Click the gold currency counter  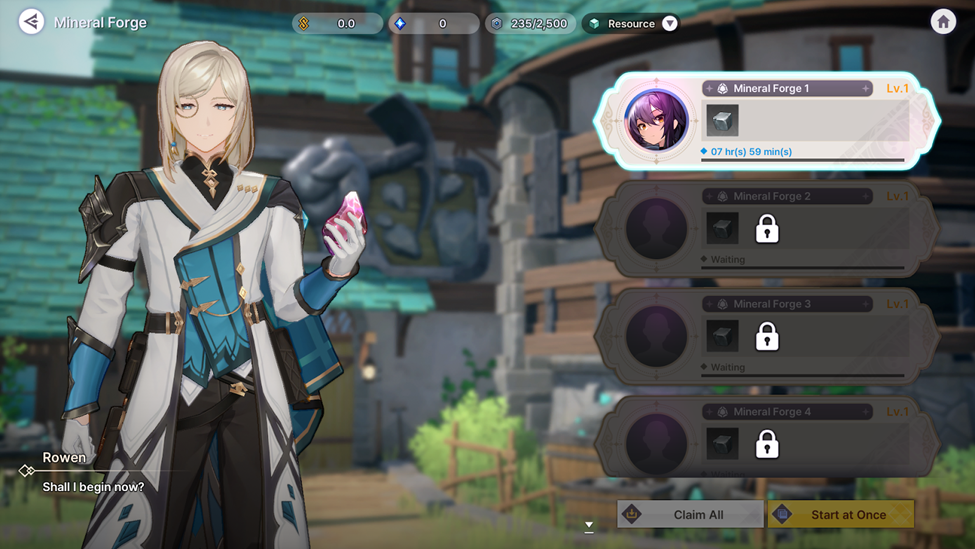(x=337, y=23)
